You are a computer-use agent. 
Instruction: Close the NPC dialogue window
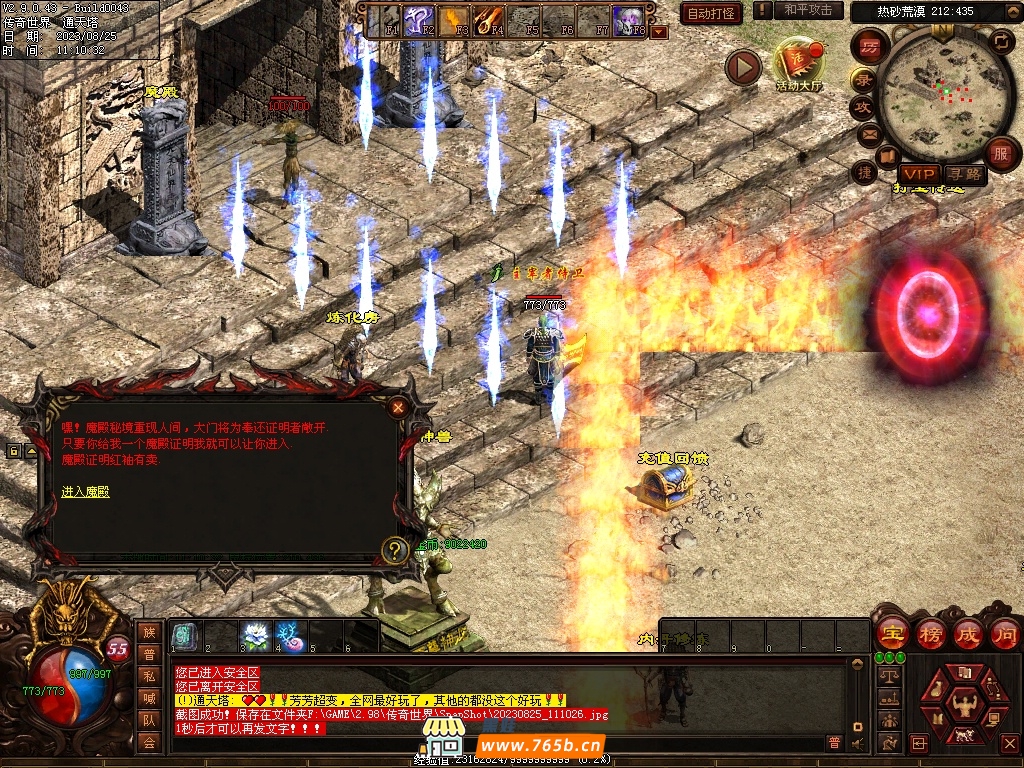[x=398, y=407]
